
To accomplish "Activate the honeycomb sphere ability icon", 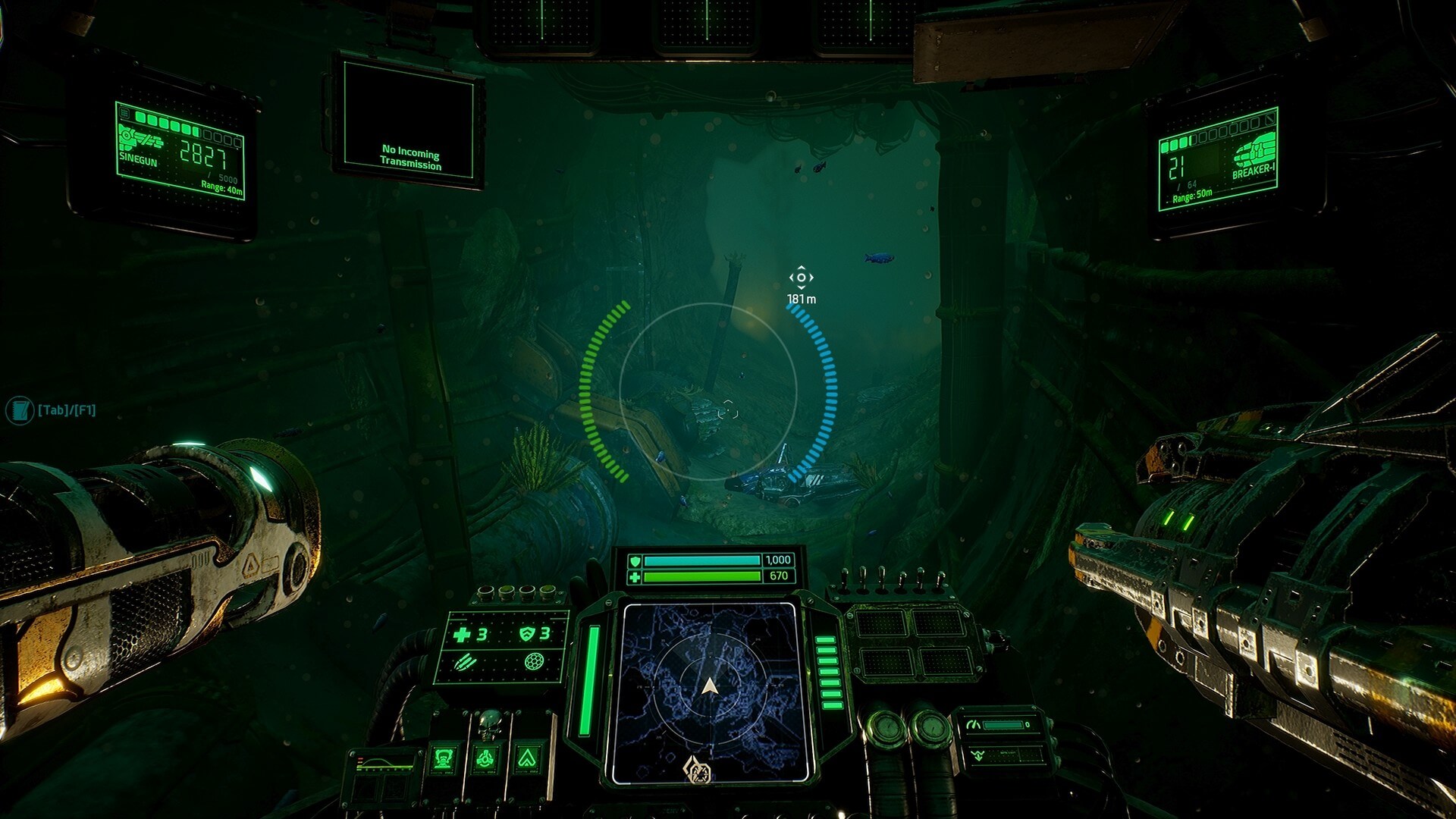I will tap(535, 662).
